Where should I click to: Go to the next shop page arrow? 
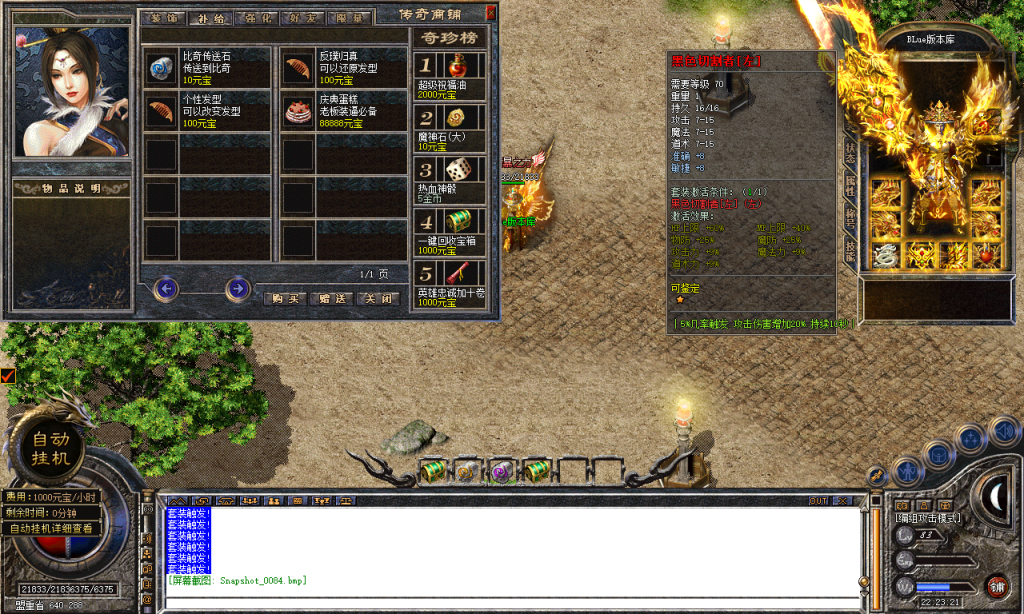pos(238,289)
